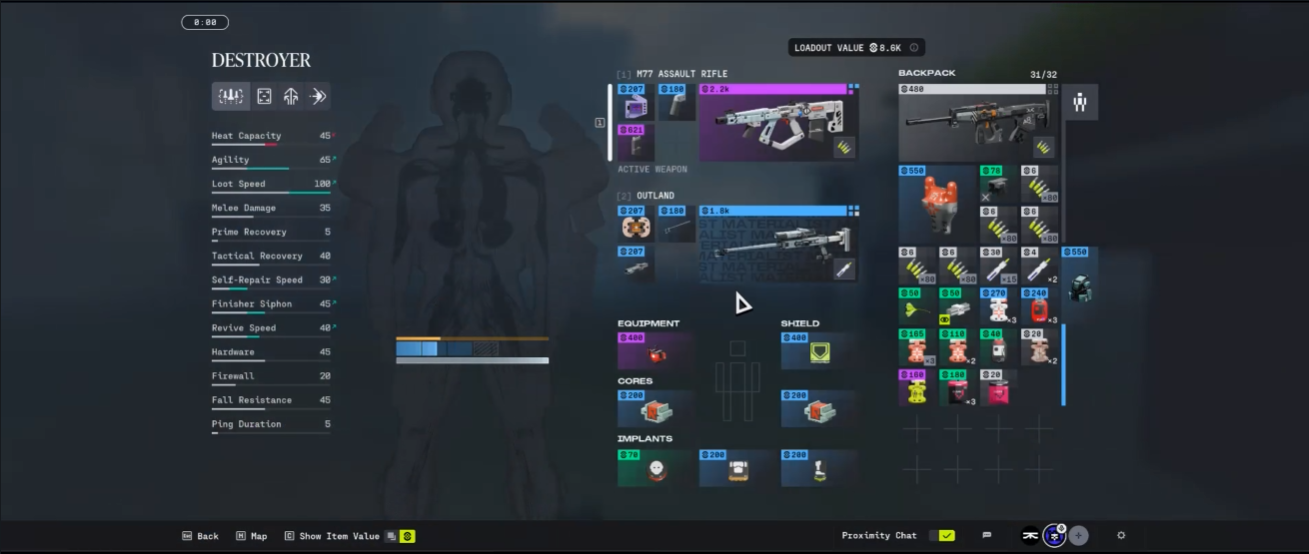Open settings gear in bottom bar
The height and width of the screenshot is (554, 1309).
pos(1121,536)
